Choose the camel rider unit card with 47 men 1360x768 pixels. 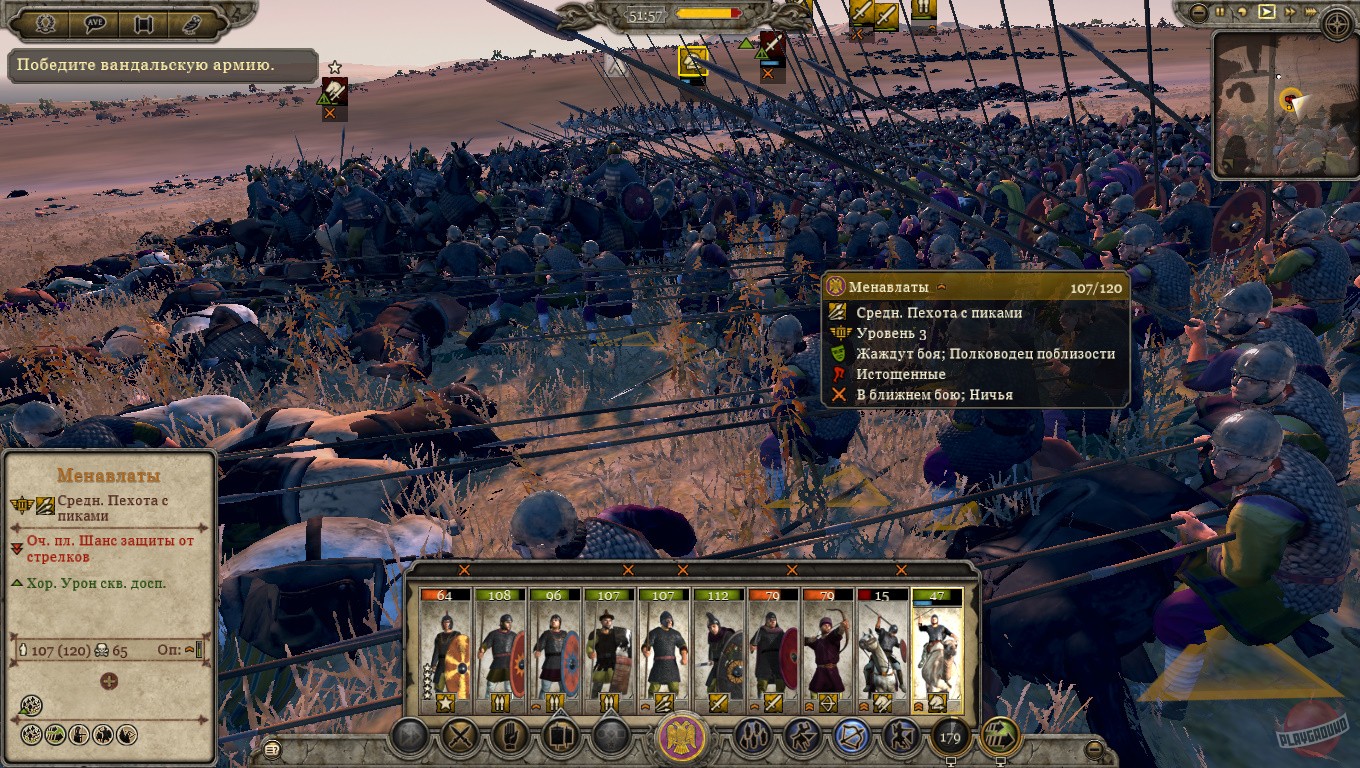coord(937,650)
